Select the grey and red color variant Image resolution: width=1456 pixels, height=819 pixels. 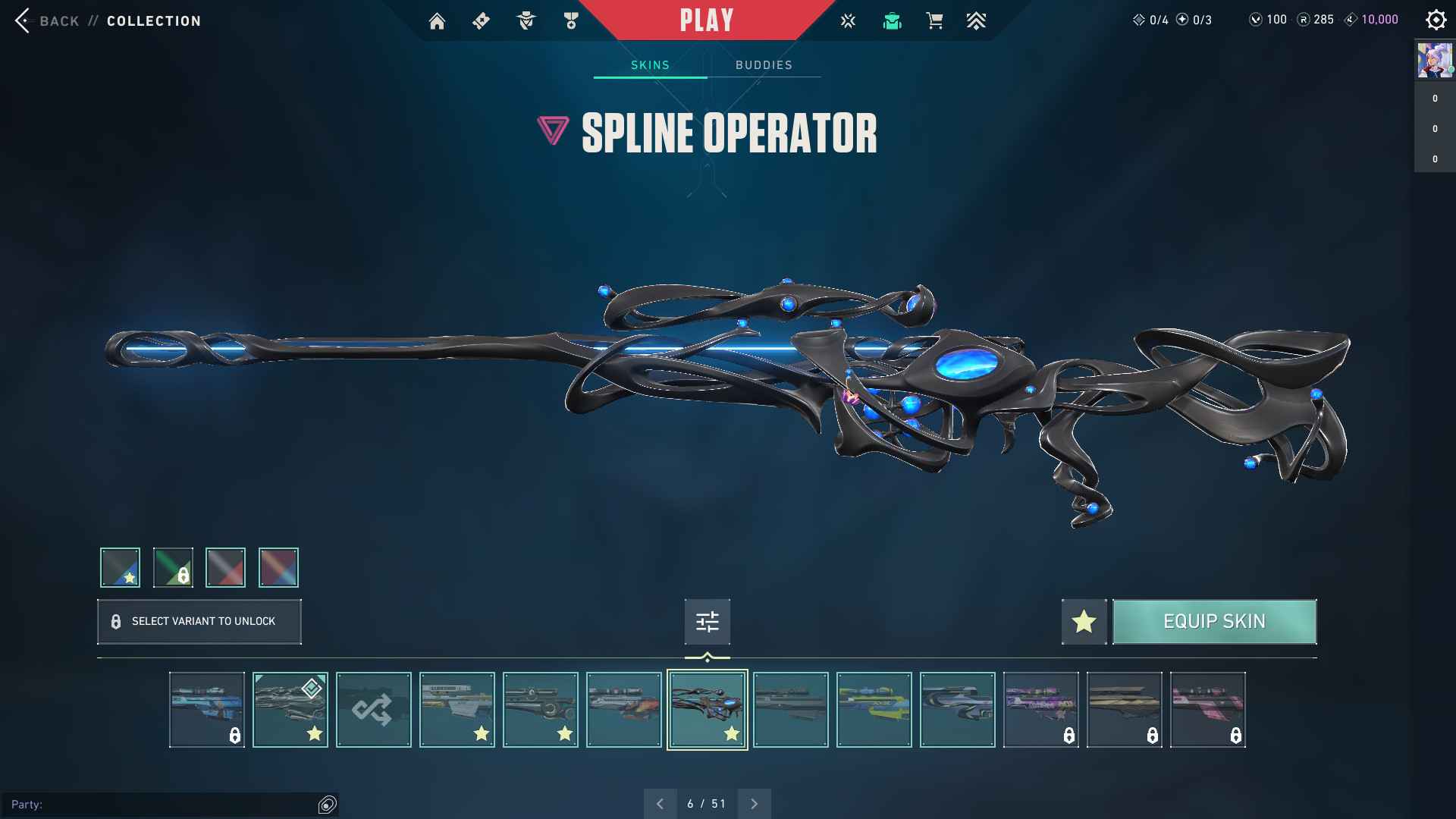click(225, 567)
